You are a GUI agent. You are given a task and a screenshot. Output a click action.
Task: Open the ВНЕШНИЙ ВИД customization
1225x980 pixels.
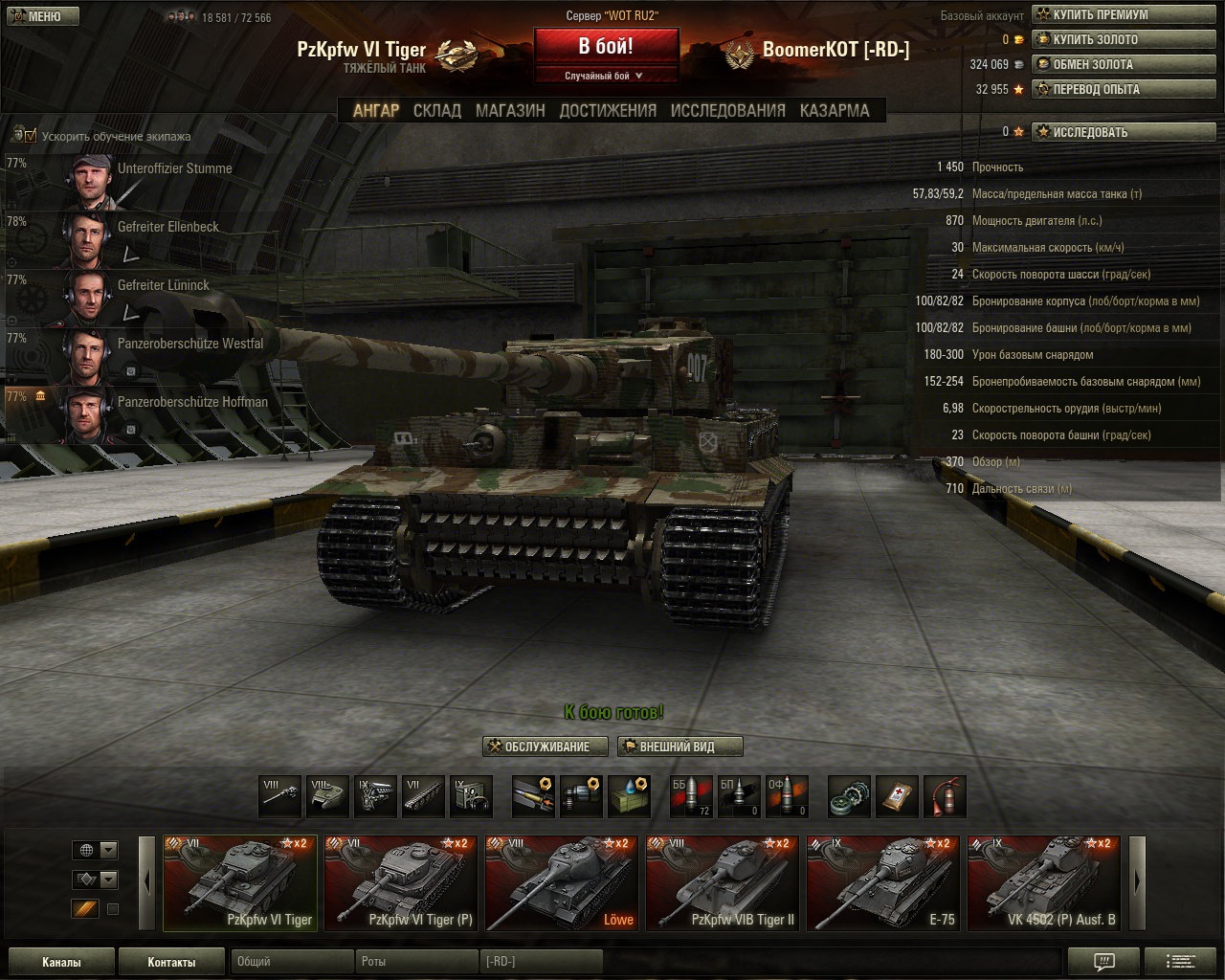pyautogui.click(x=679, y=746)
